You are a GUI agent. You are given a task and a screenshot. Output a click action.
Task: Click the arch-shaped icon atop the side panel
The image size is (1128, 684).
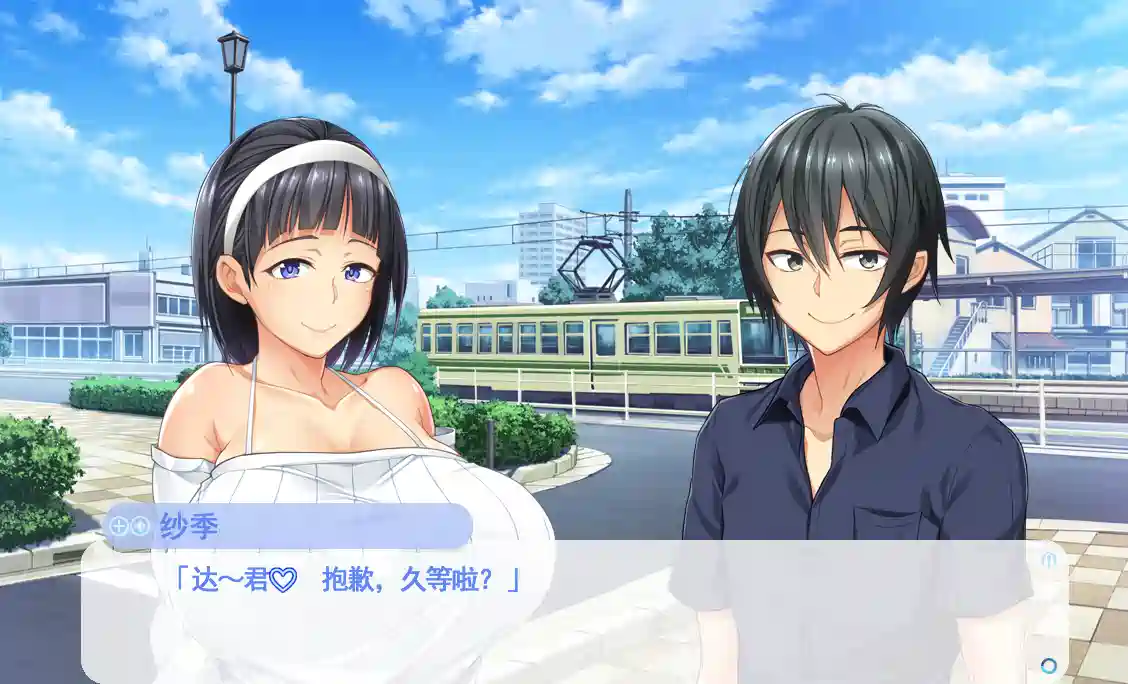pos(1049,560)
